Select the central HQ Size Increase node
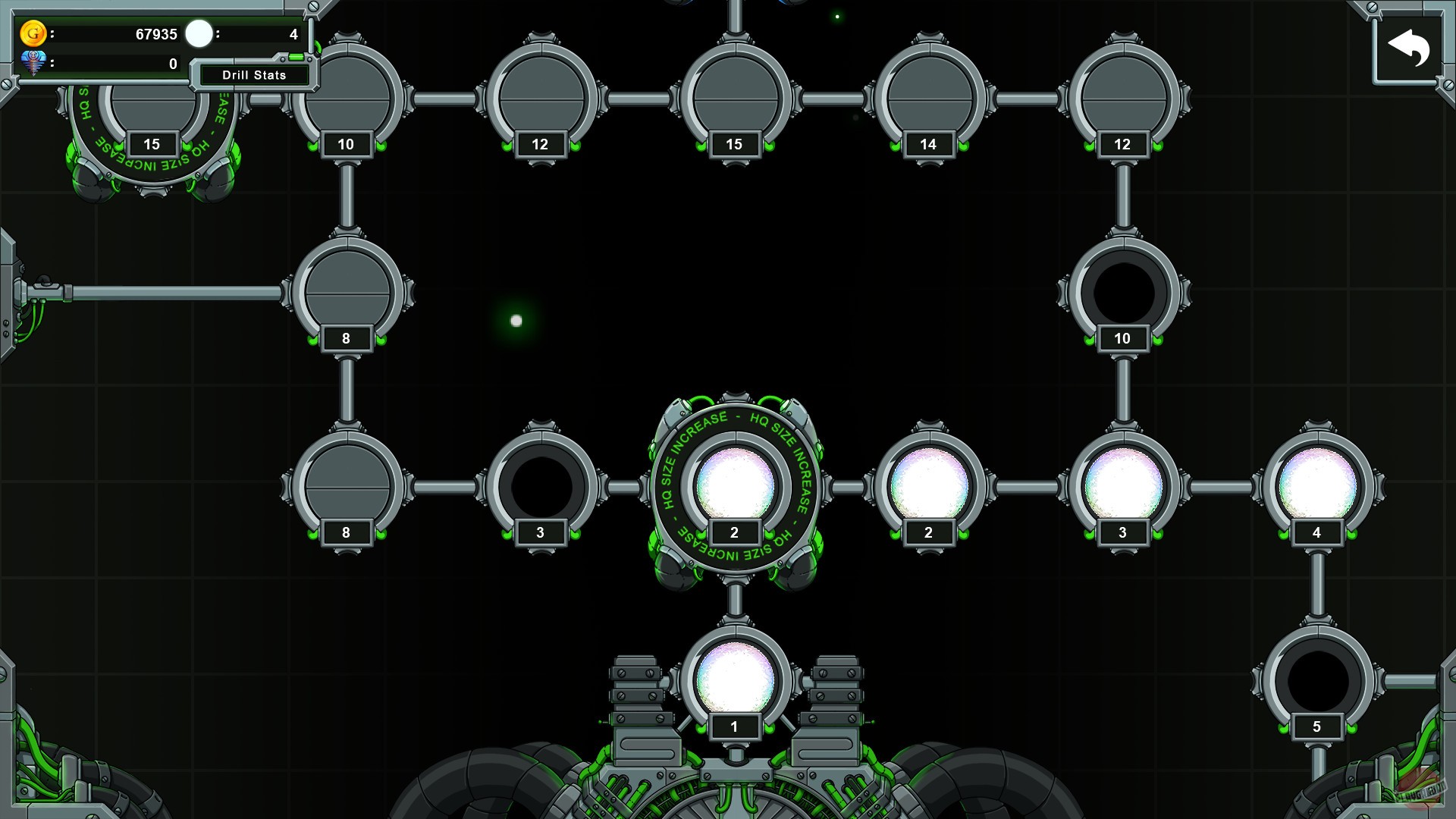1456x819 pixels. tap(733, 482)
